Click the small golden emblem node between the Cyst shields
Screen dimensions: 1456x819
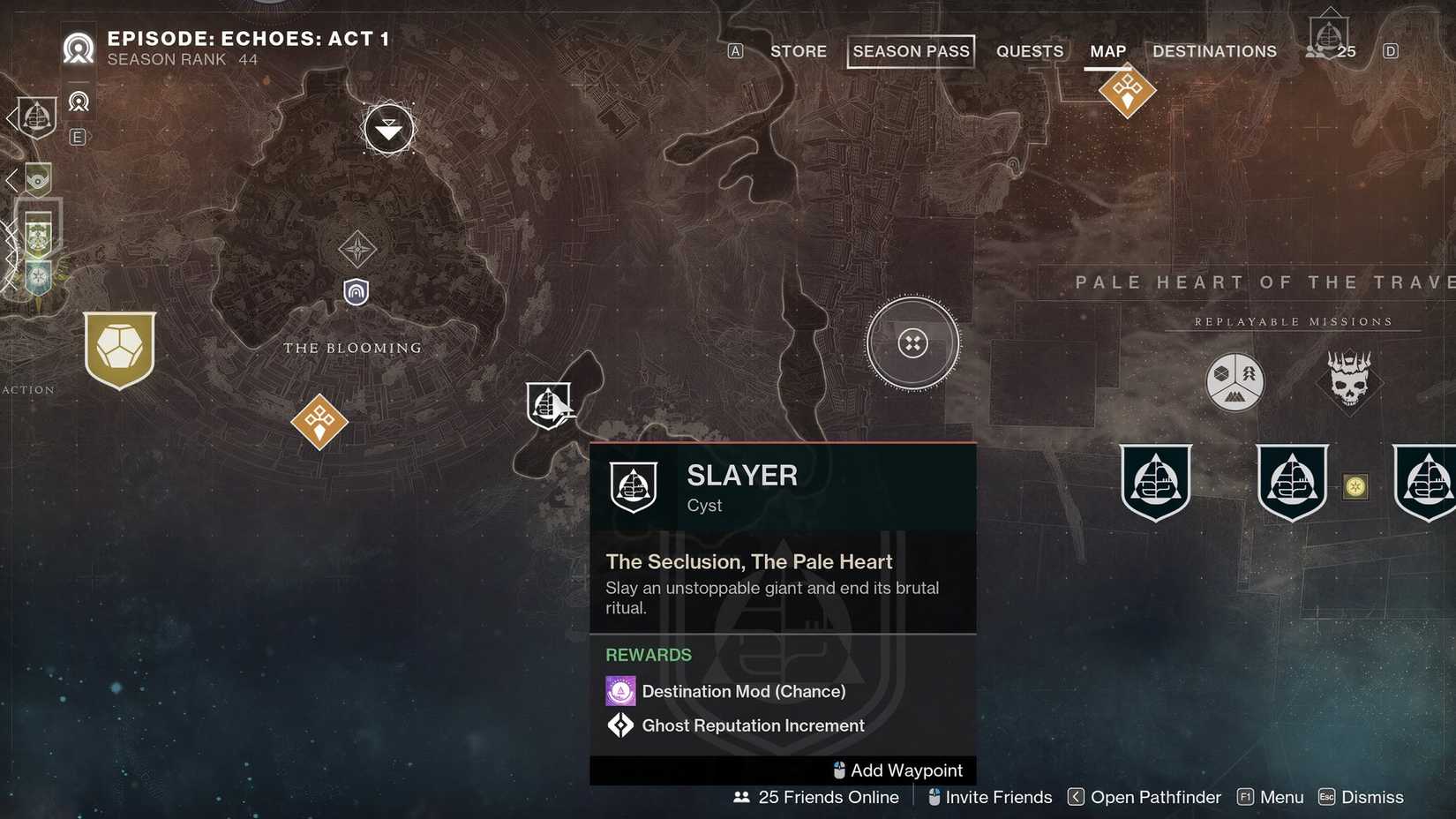(1355, 485)
